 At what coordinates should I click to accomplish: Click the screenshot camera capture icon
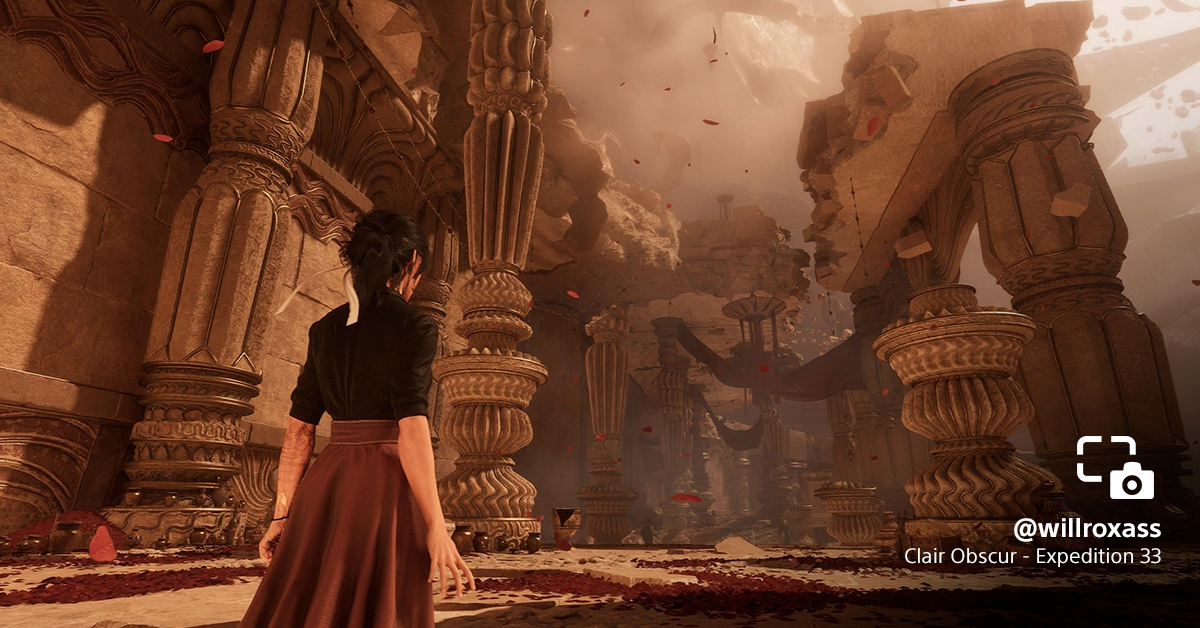point(1115,468)
